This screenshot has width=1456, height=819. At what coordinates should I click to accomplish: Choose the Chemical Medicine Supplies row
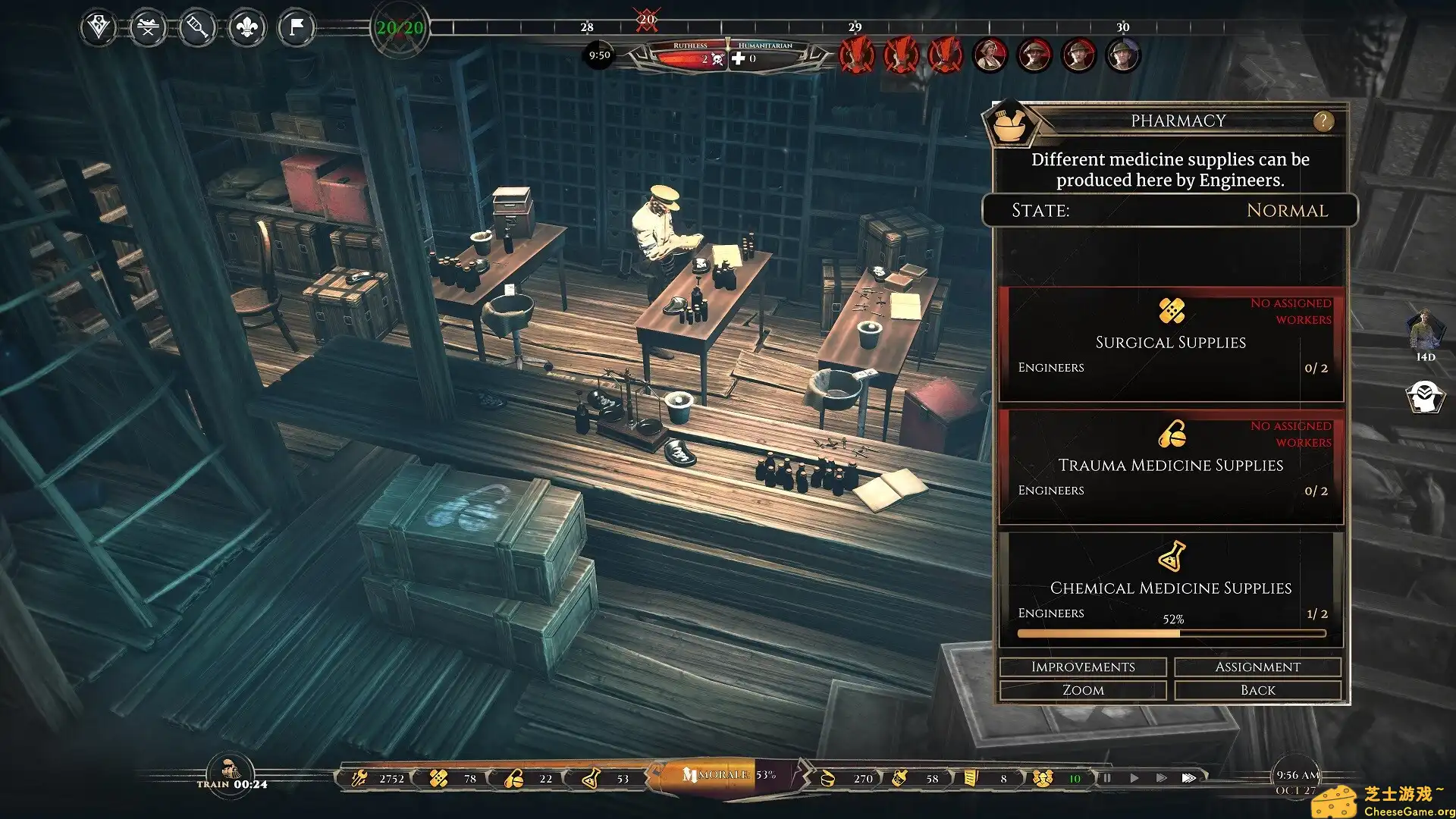click(1171, 589)
